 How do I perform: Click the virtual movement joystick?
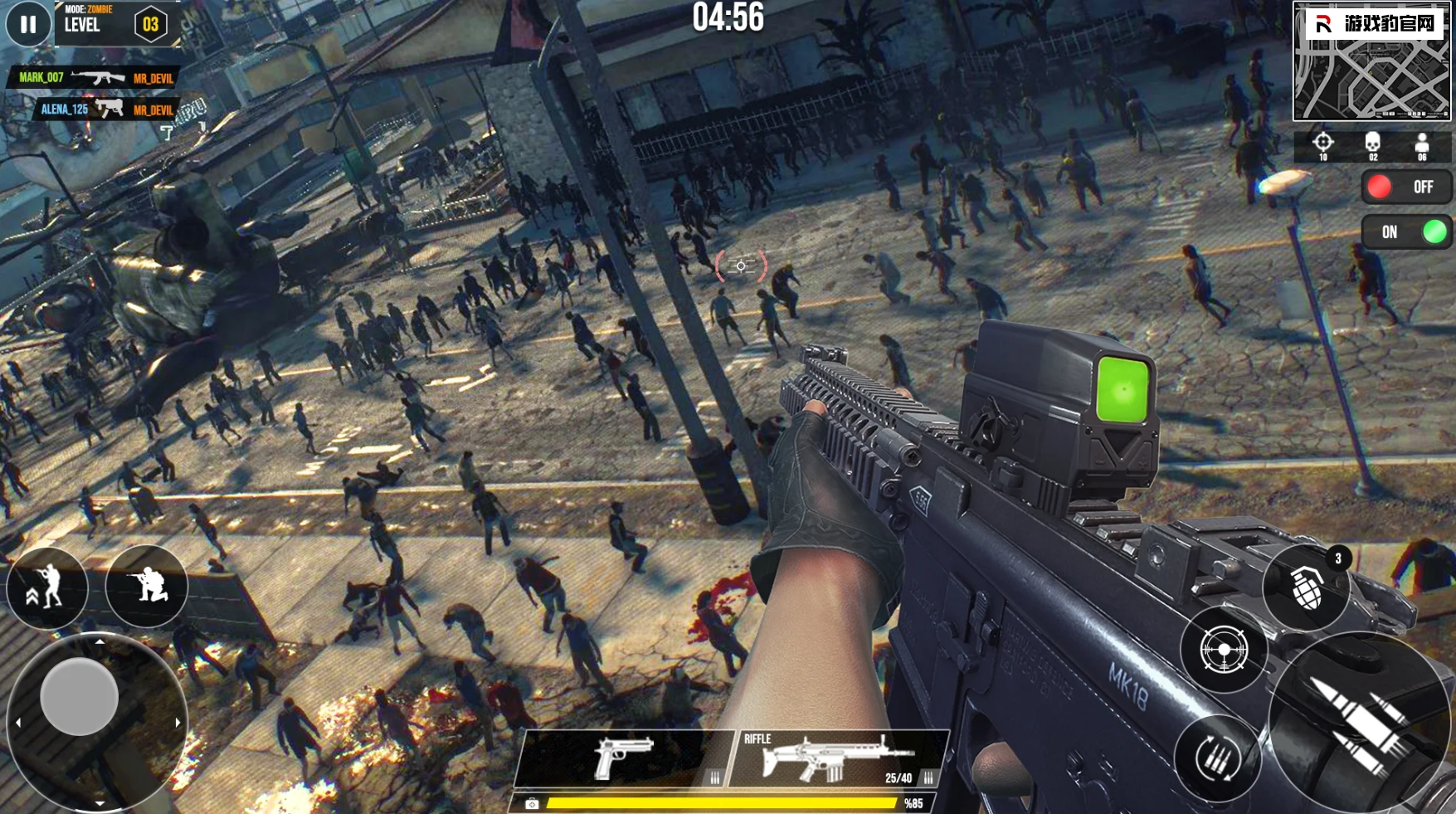[80, 697]
